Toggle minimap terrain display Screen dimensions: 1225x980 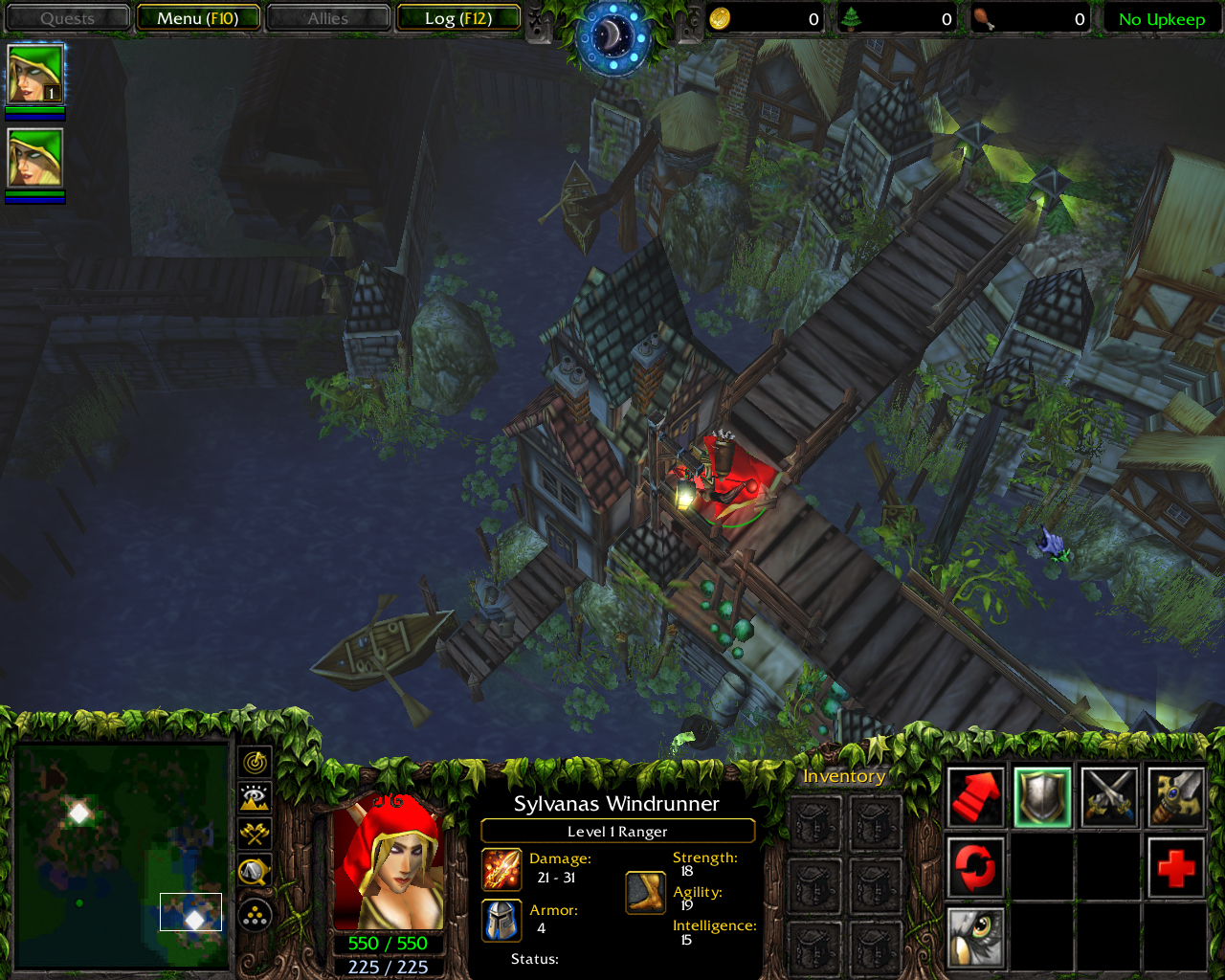255,798
